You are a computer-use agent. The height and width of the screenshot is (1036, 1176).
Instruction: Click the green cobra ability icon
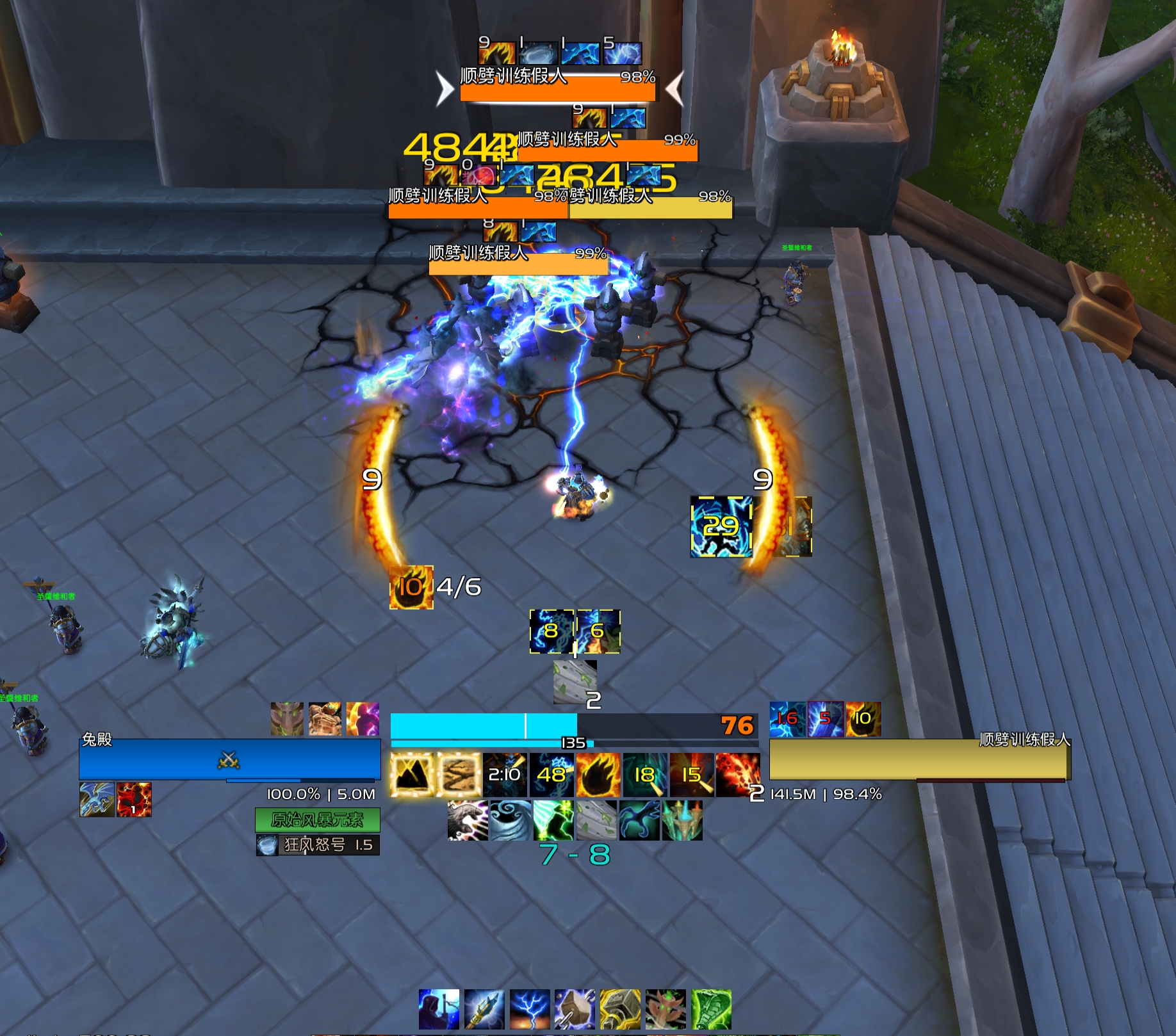(711, 1009)
